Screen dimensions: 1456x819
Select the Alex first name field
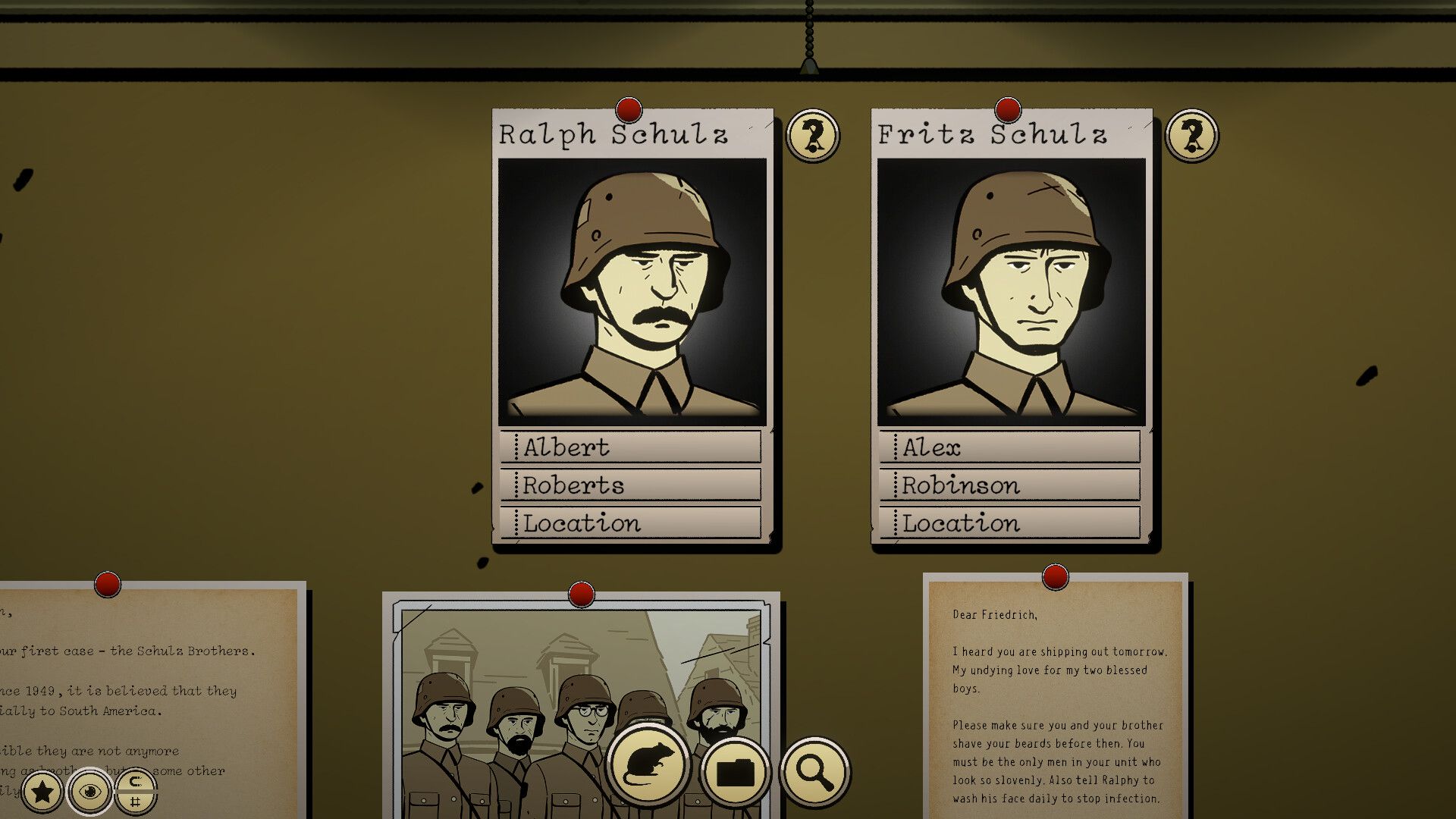click(x=1010, y=447)
